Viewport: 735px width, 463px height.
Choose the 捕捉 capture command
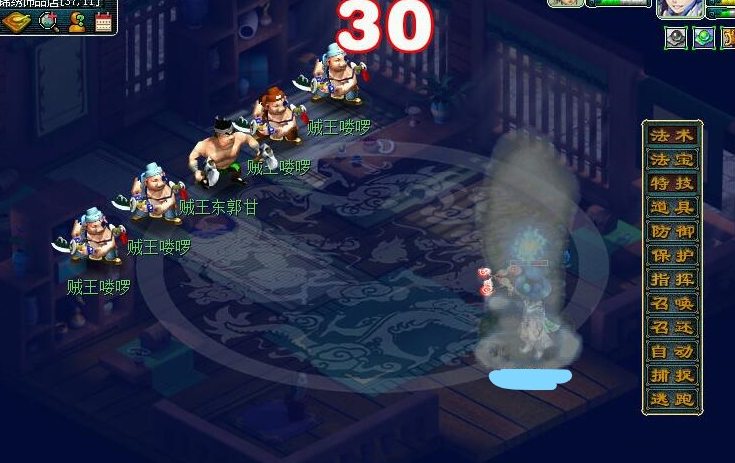(672, 375)
